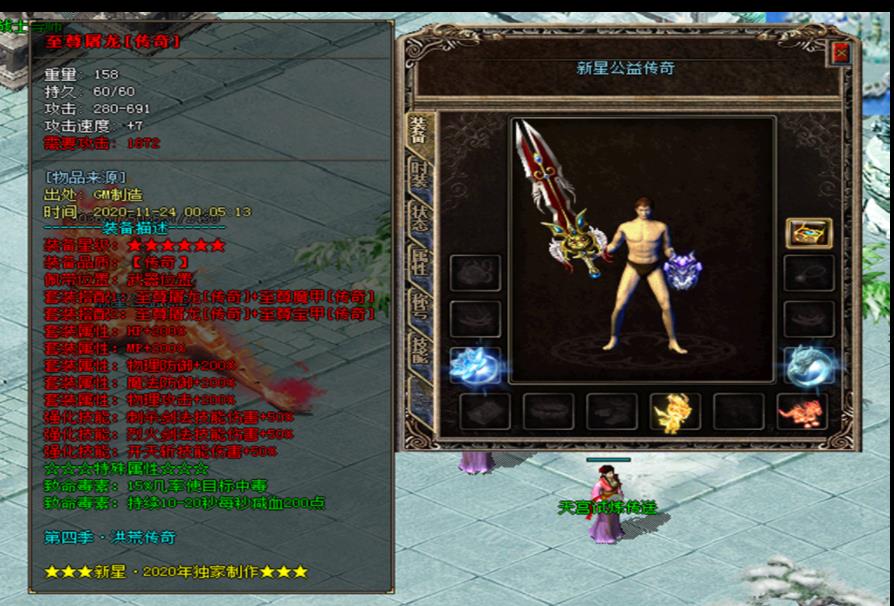Select the blue crystal slot beside the tabs
894x606 pixels.
tap(473, 366)
